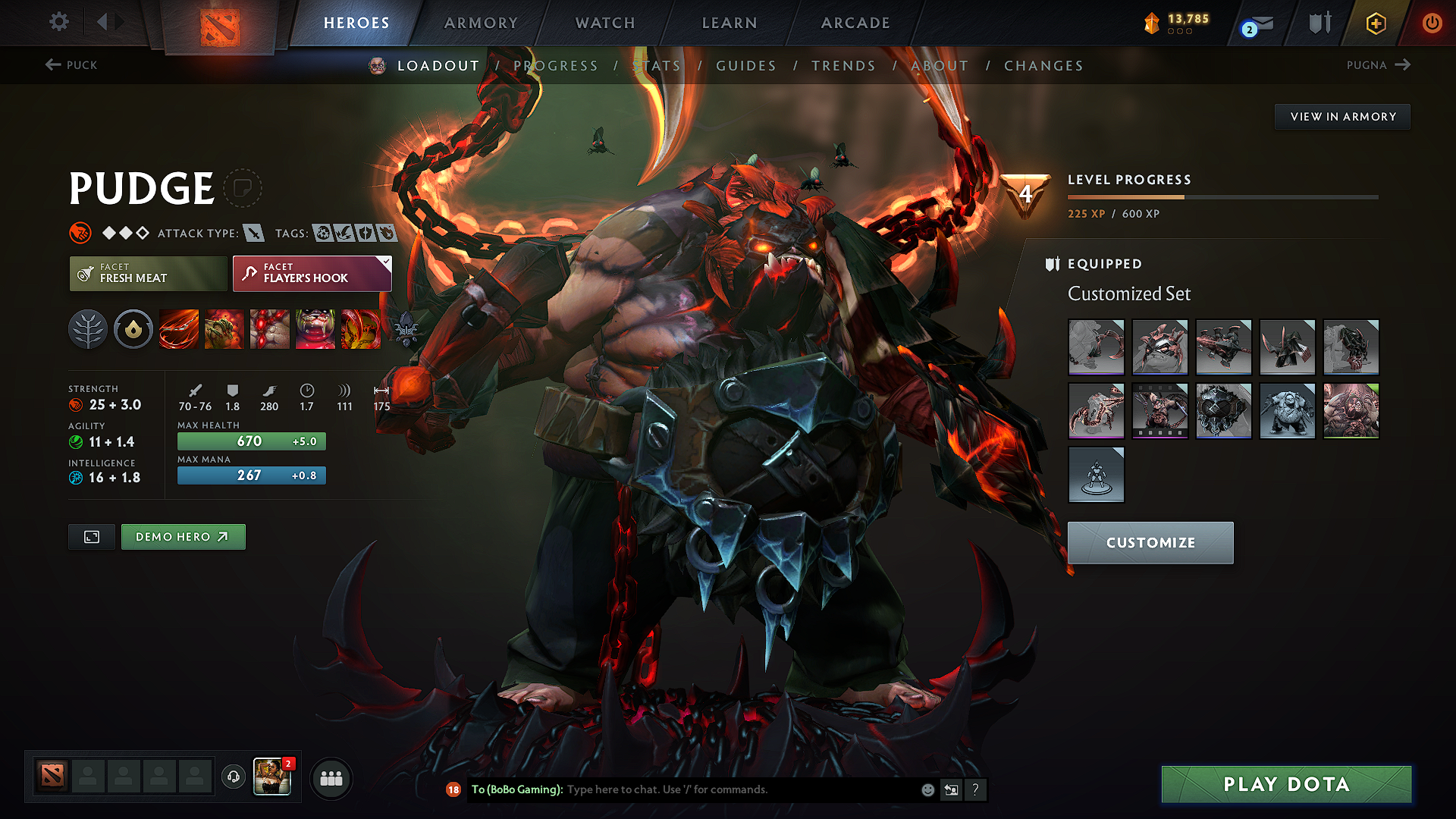Launch DEMO HERO
The image size is (1456, 819).
click(183, 536)
